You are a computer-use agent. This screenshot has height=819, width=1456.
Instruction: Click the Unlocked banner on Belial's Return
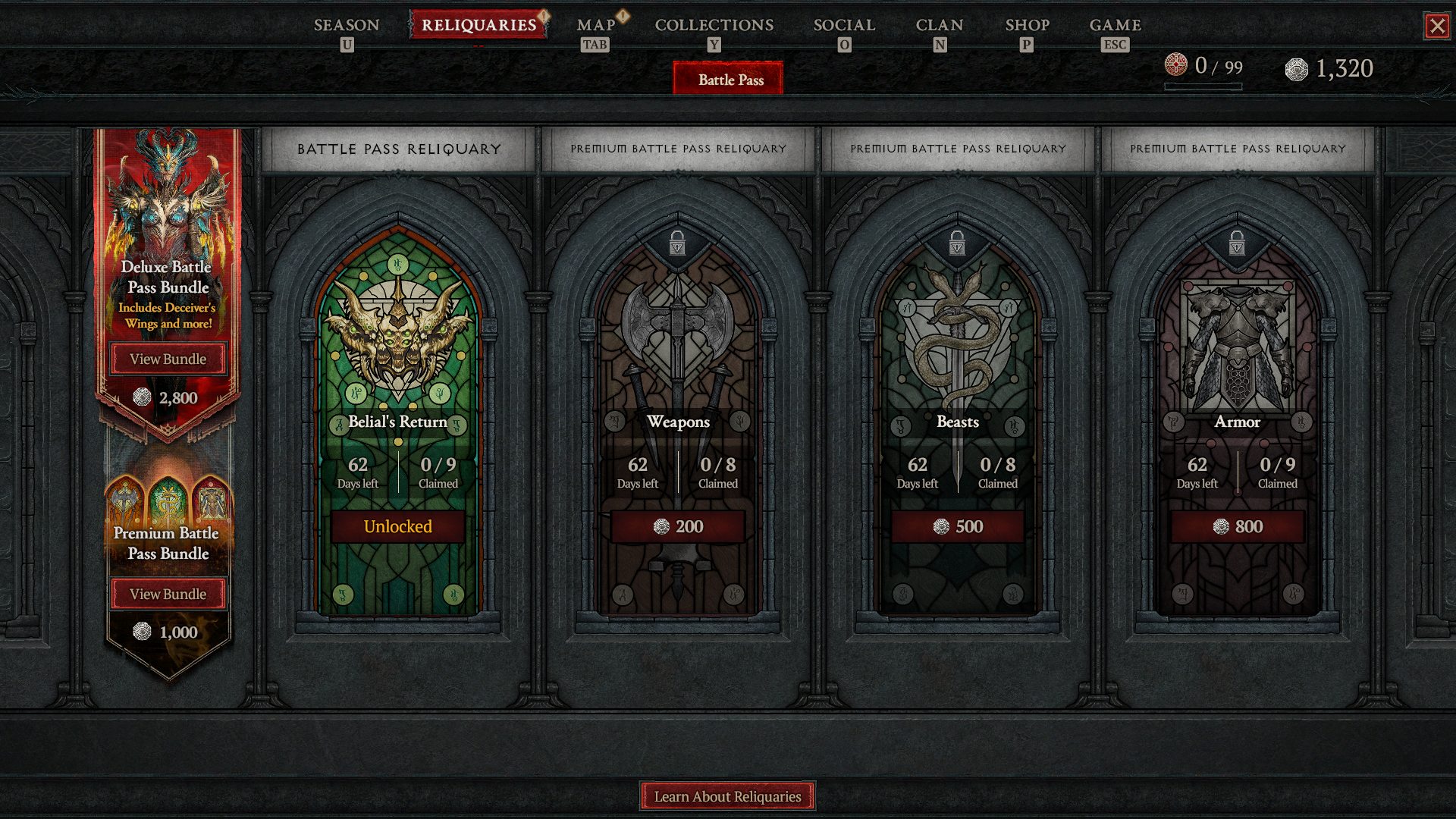point(397,526)
